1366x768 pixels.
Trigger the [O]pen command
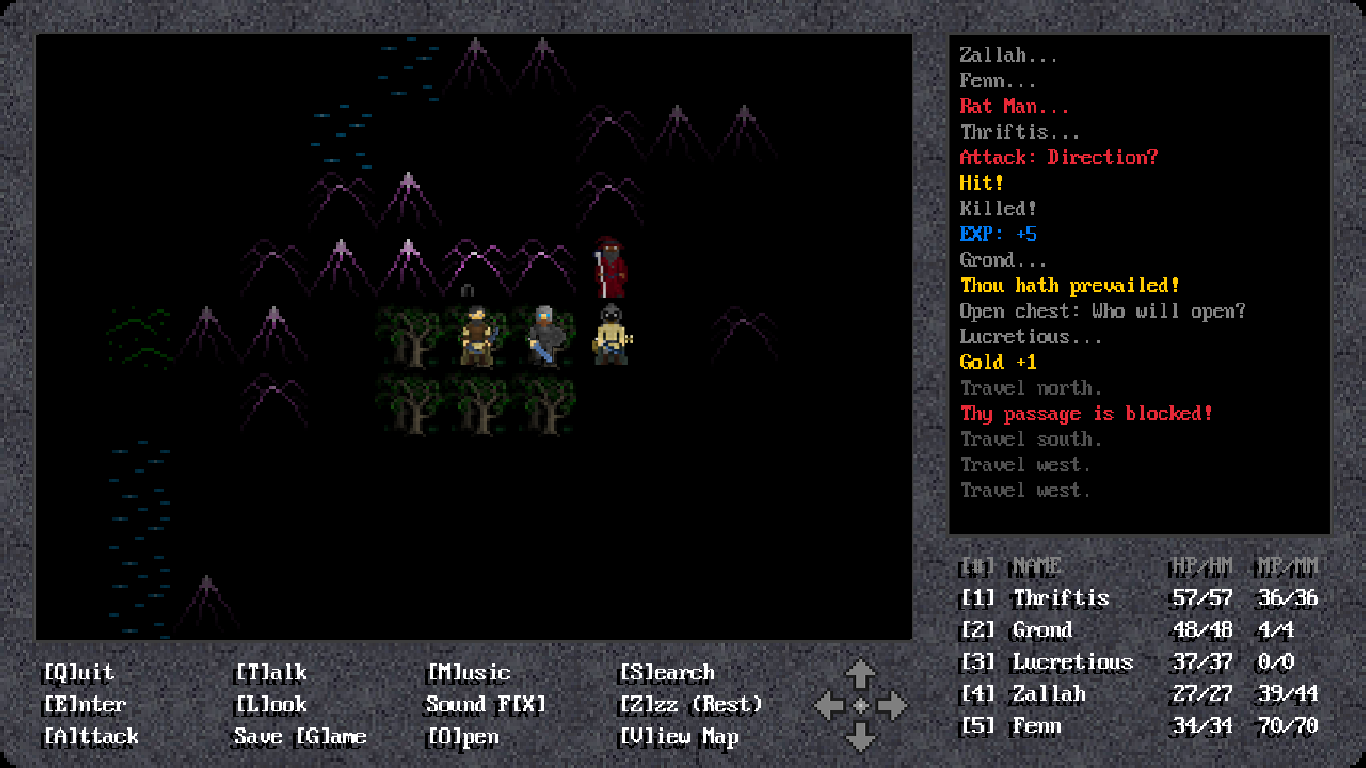pos(461,737)
